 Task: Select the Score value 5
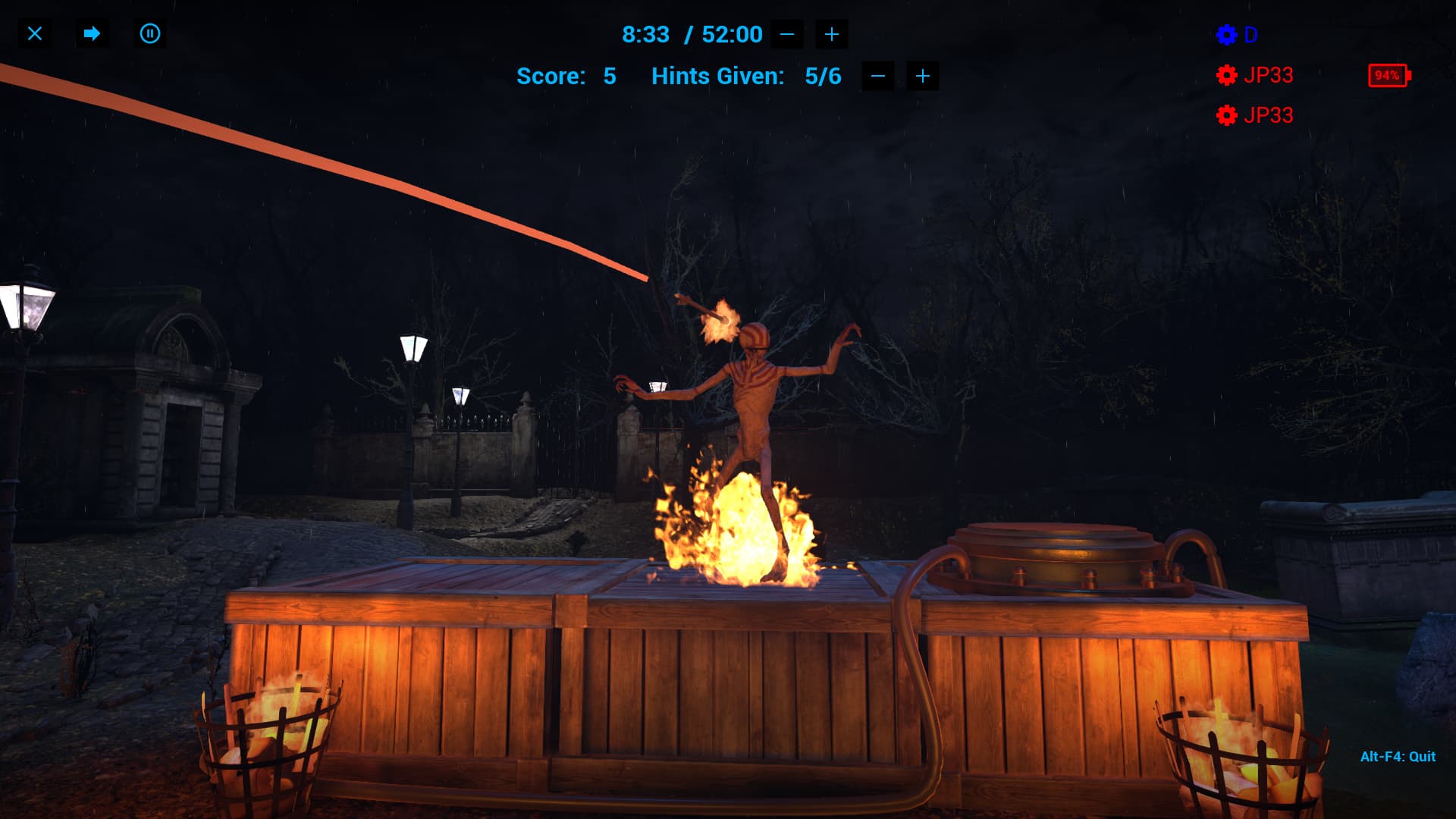(x=610, y=76)
